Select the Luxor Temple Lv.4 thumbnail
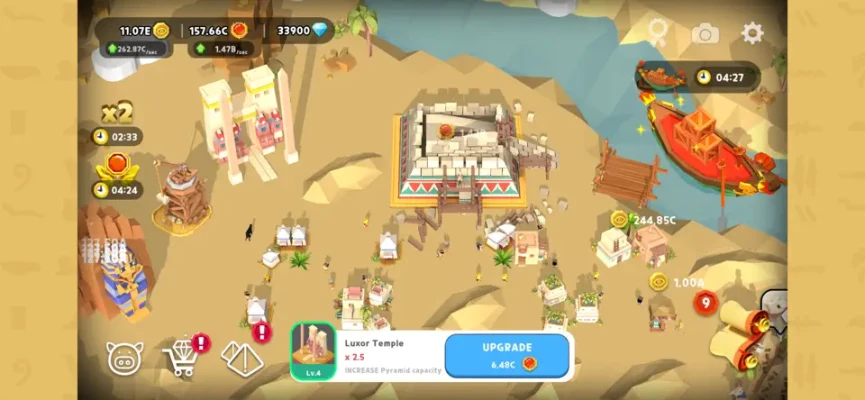The image size is (865, 400). pos(313,351)
